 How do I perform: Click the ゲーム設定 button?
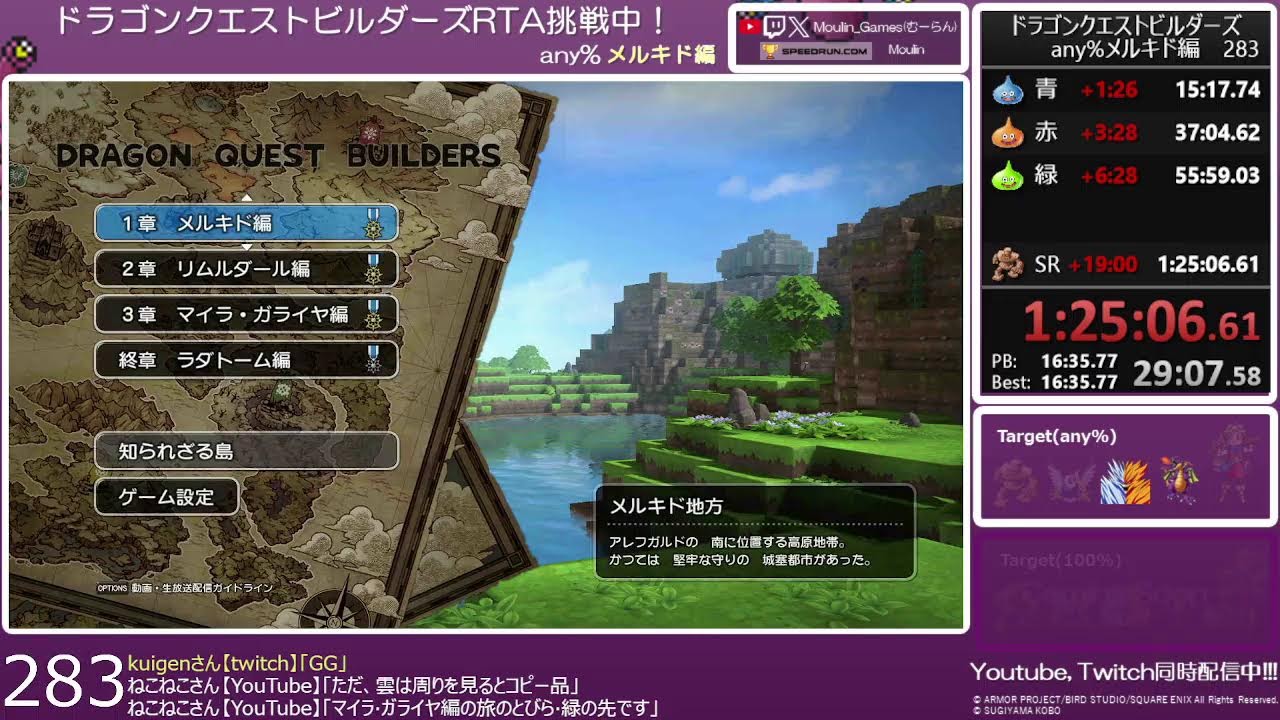click(165, 495)
